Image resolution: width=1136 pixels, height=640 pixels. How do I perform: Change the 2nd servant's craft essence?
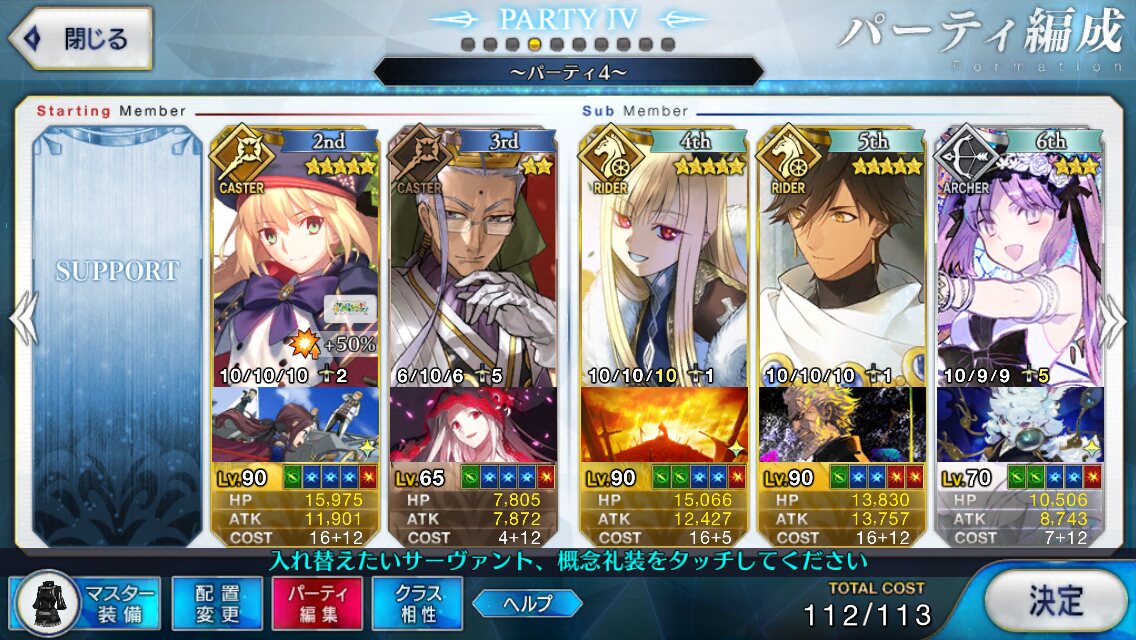click(295, 425)
